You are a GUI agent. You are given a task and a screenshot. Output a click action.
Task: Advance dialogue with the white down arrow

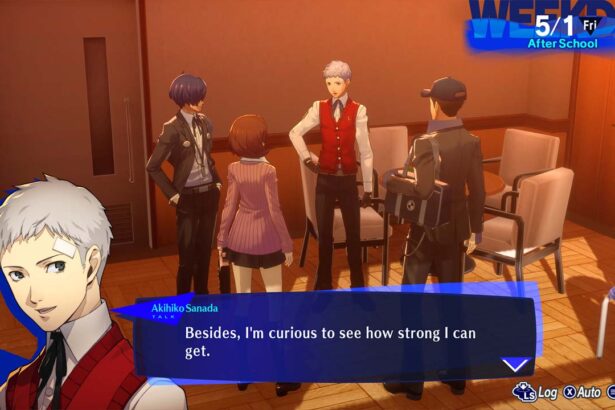515,365
